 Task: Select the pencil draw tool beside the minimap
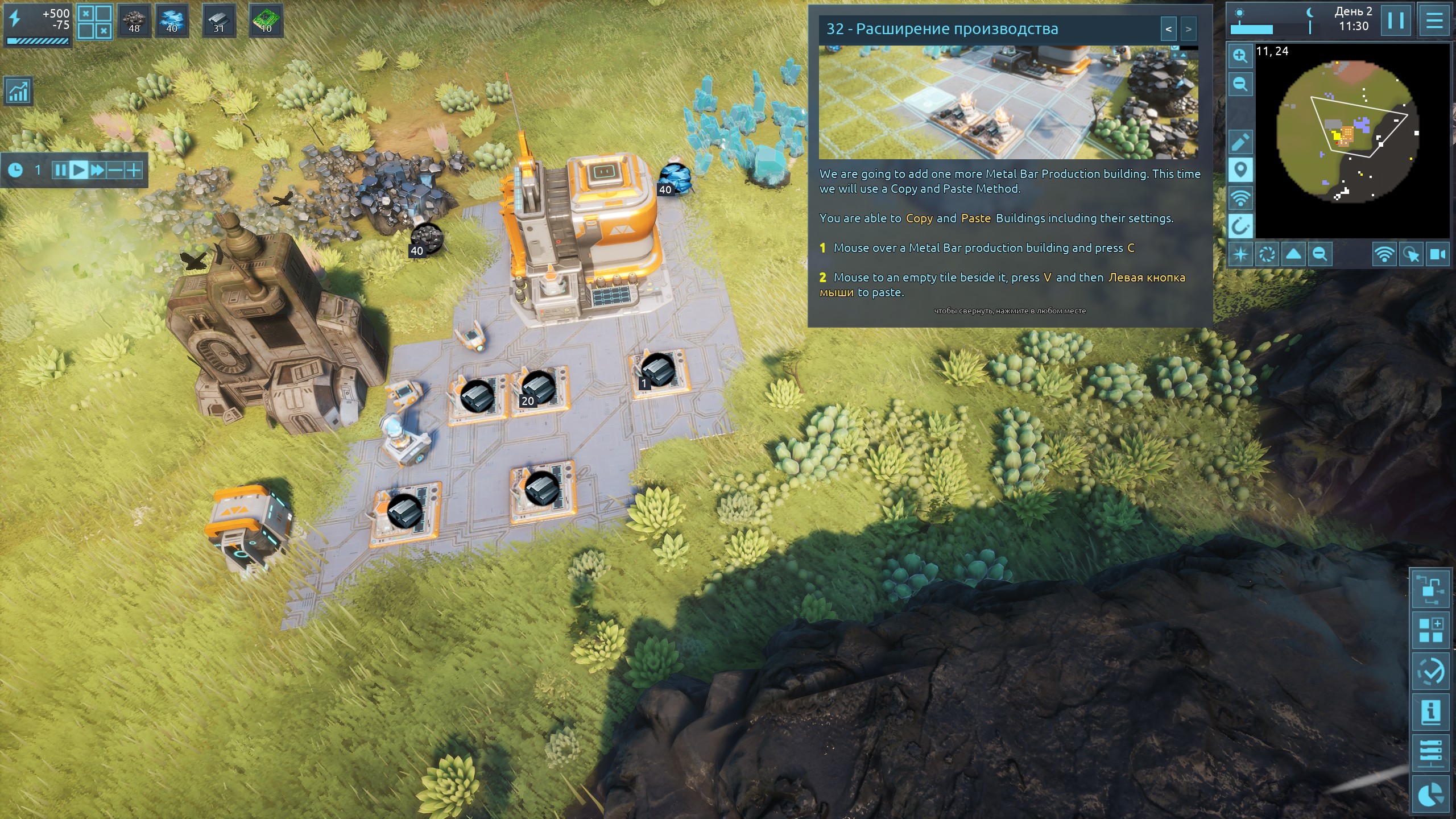coord(1240,142)
